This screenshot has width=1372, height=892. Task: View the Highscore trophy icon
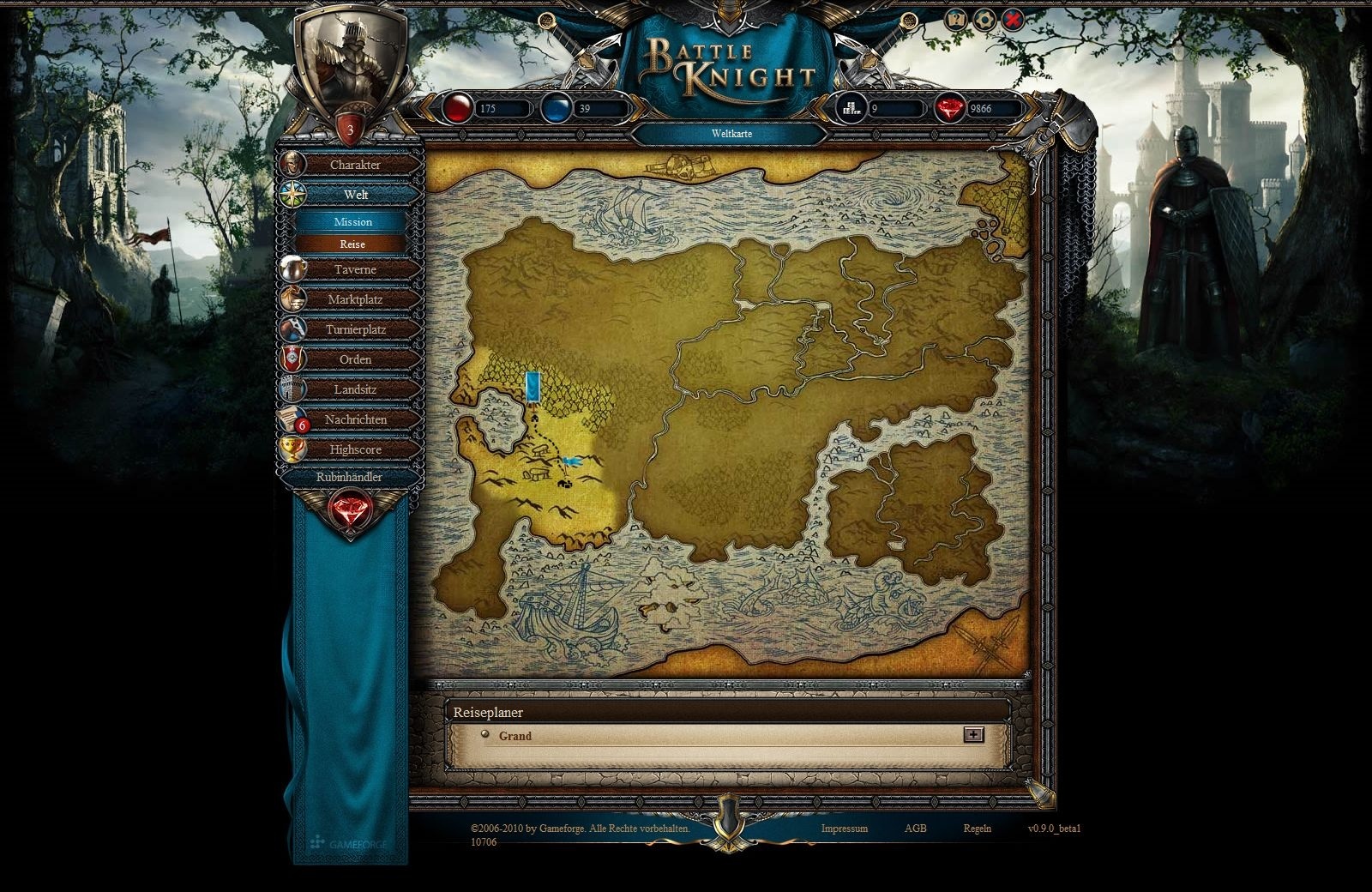pos(292,449)
